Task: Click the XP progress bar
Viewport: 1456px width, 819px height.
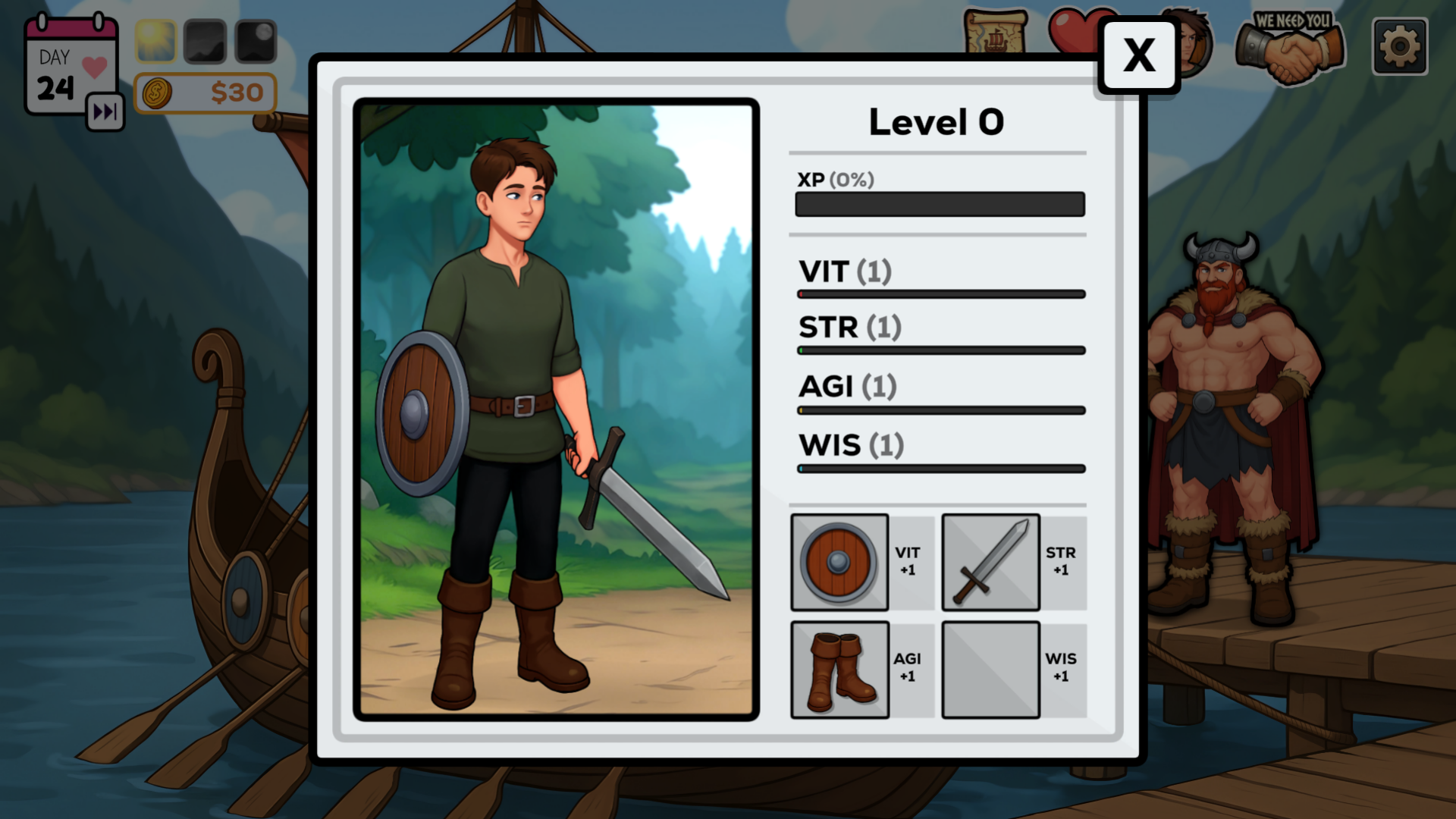Action: pyautogui.click(x=940, y=204)
